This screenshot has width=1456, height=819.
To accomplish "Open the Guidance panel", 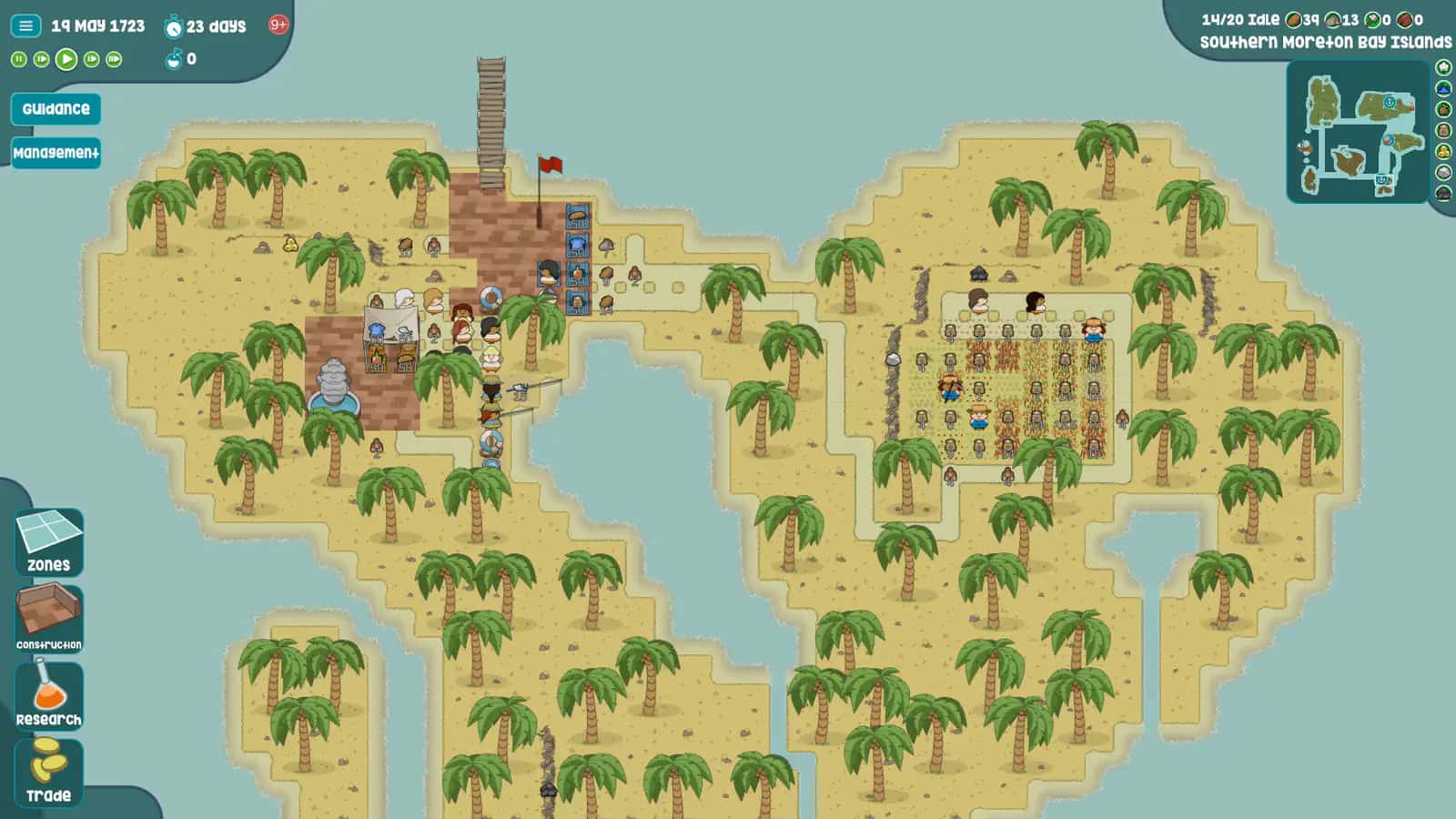I will (56, 109).
